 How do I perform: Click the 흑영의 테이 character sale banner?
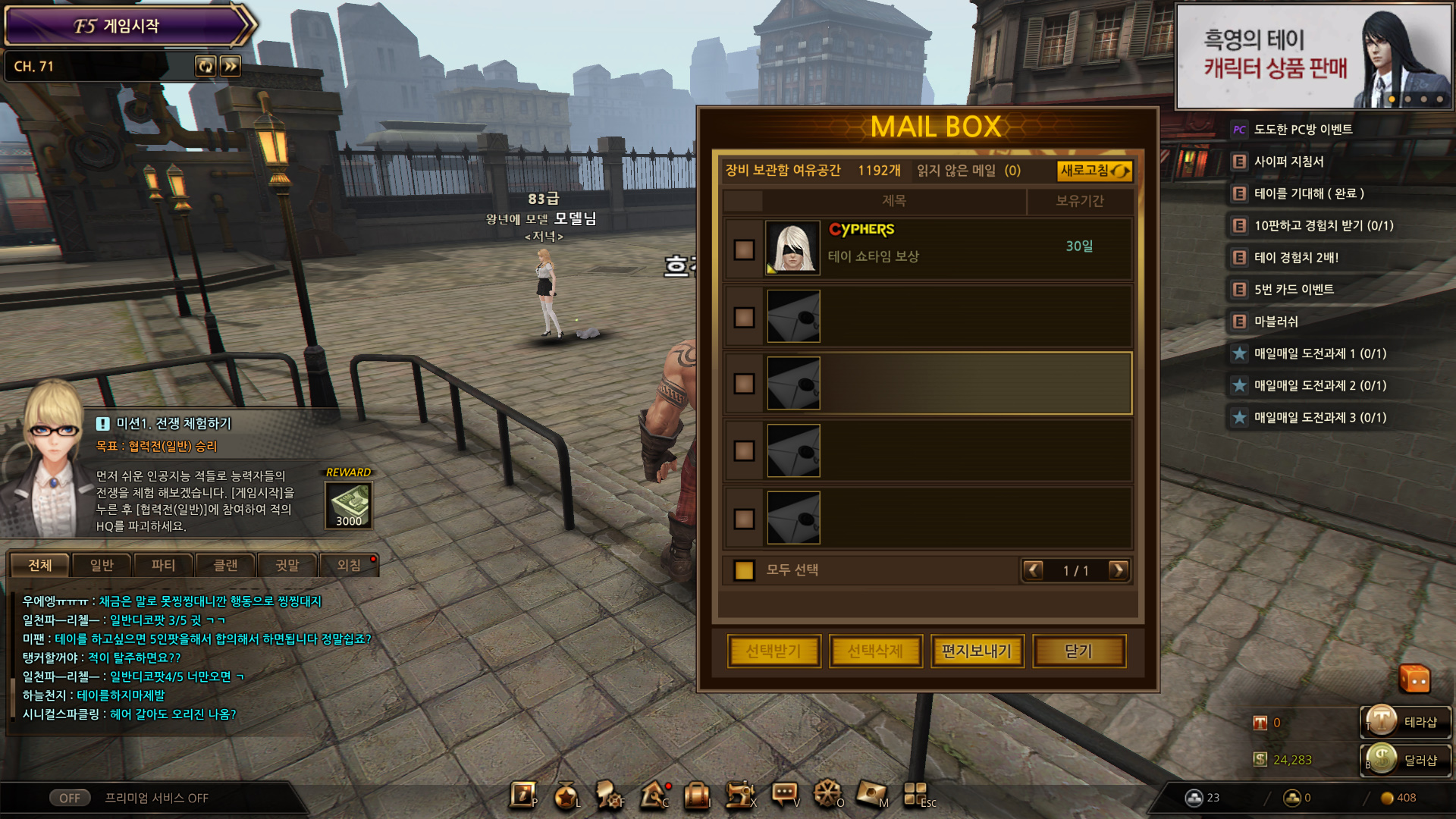click(1313, 56)
